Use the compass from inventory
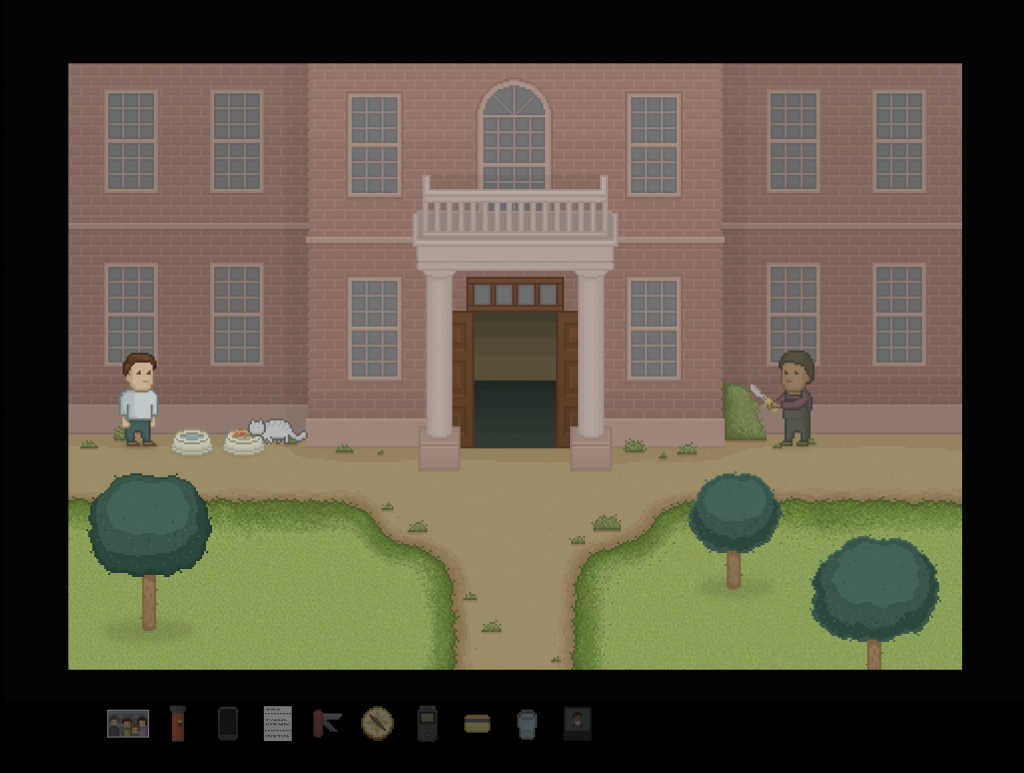This screenshot has width=1024, height=773. [377, 723]
